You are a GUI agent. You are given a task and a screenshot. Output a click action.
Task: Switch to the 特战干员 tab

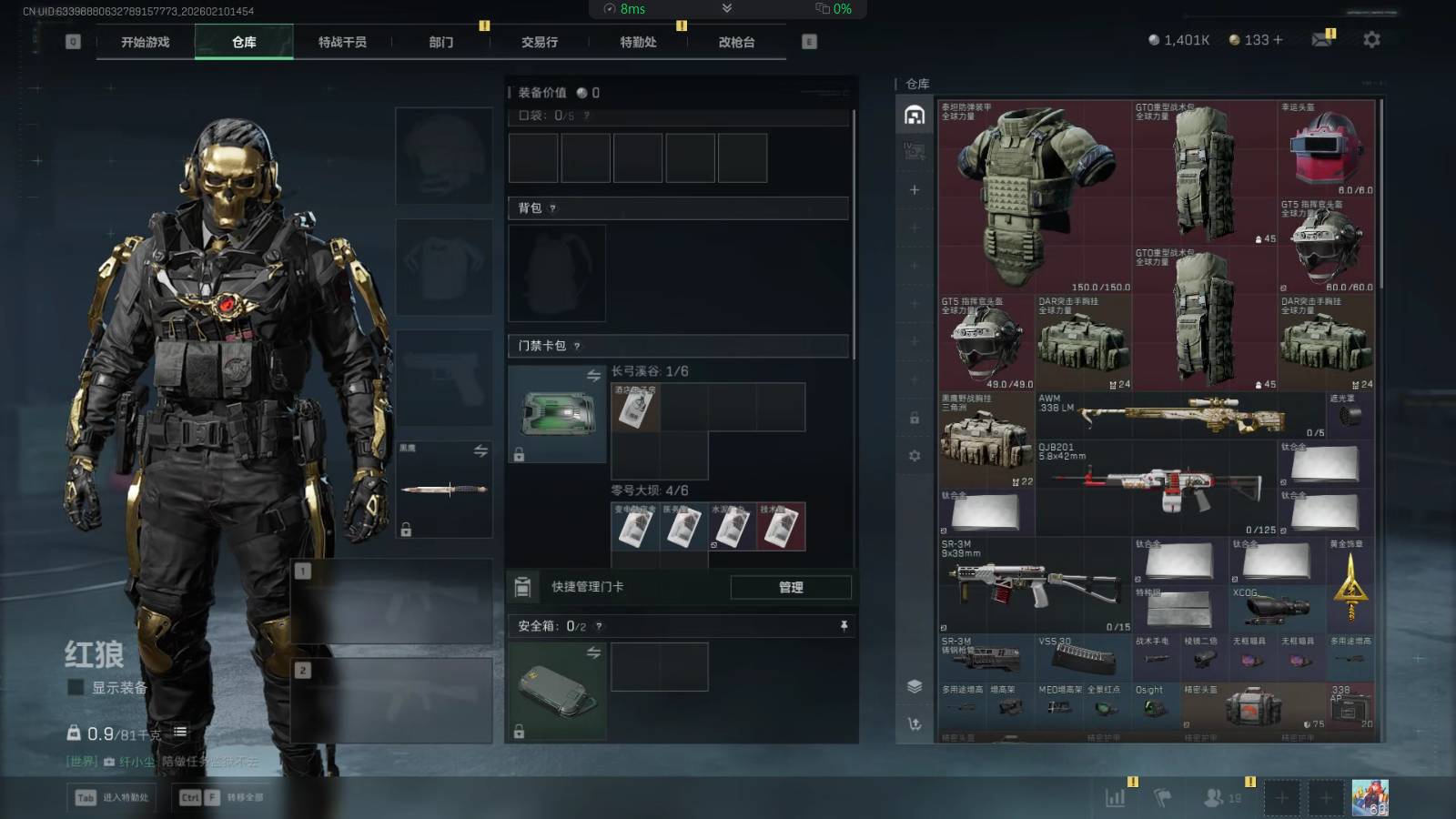pos(342,43)
